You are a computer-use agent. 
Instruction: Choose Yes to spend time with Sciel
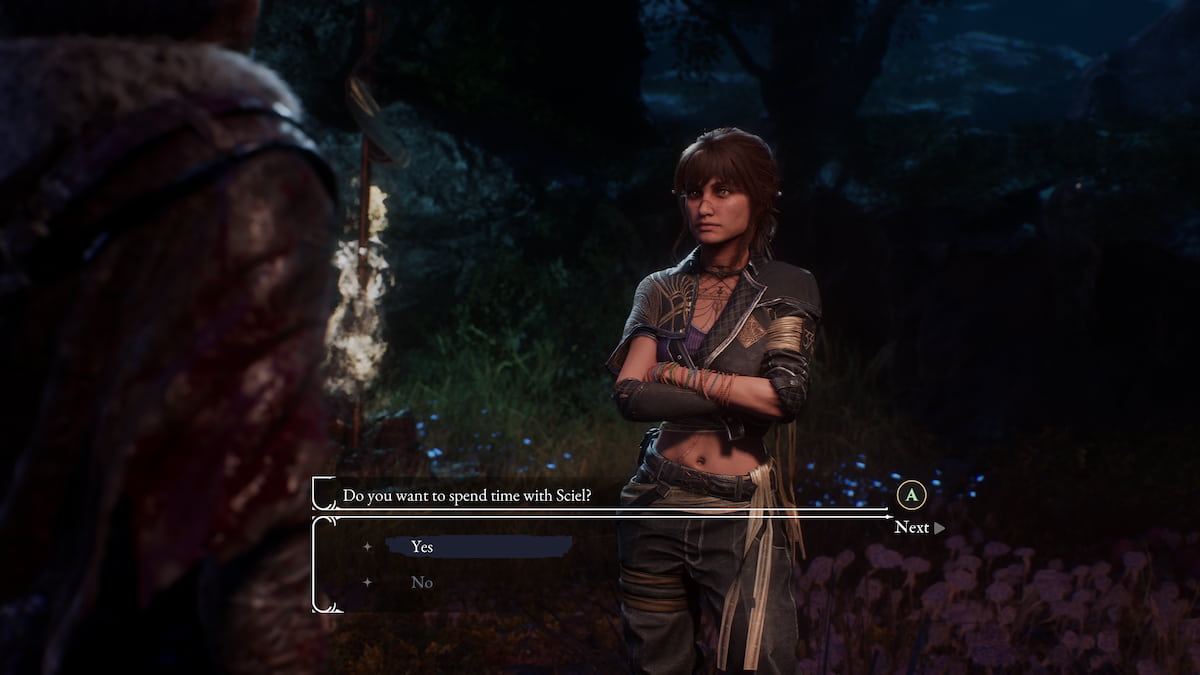click(423, 547)
